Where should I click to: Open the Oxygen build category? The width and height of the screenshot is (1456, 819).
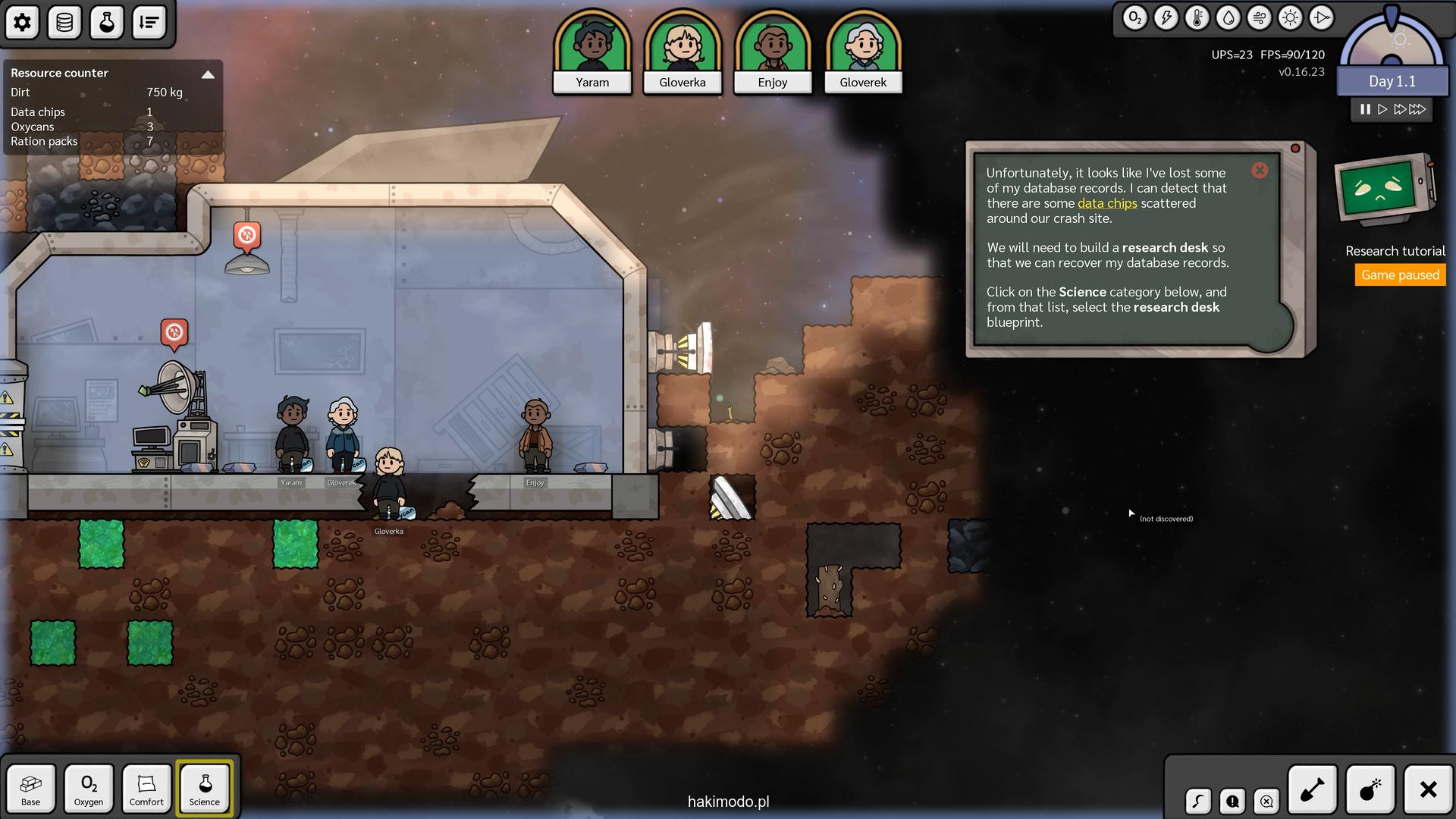click(89, 789)
